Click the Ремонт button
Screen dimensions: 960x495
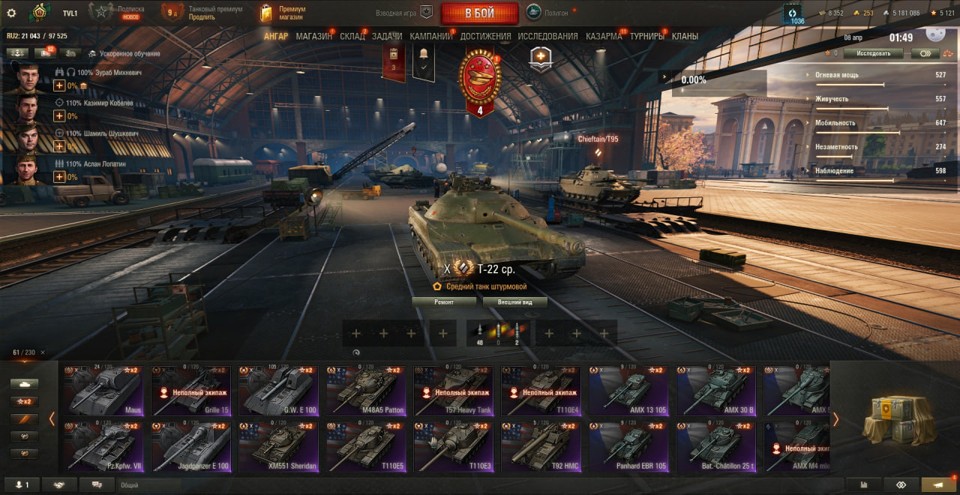click(x=445, y=301)
